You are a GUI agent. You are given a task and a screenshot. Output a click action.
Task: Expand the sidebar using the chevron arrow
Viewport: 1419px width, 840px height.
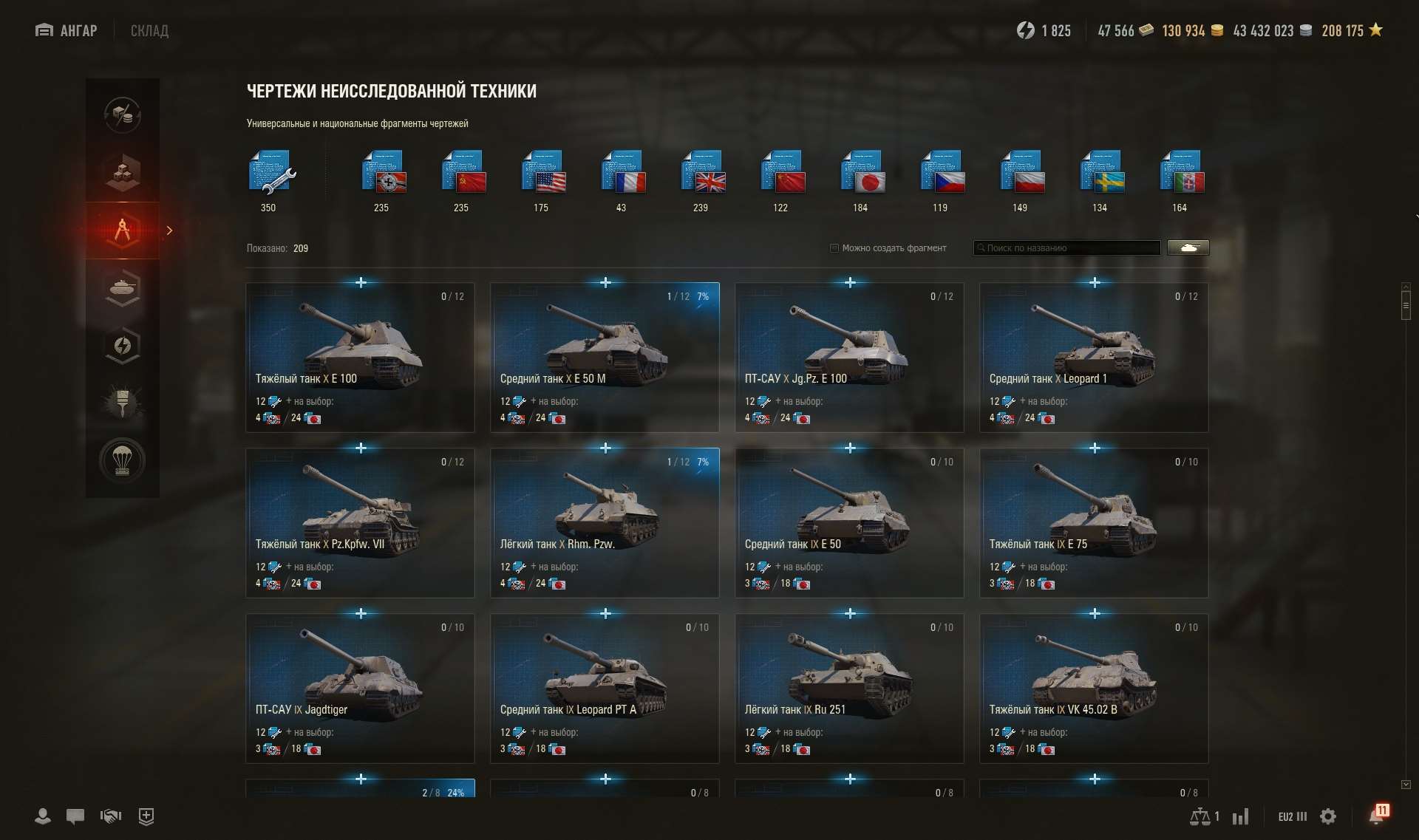(170, 231)
